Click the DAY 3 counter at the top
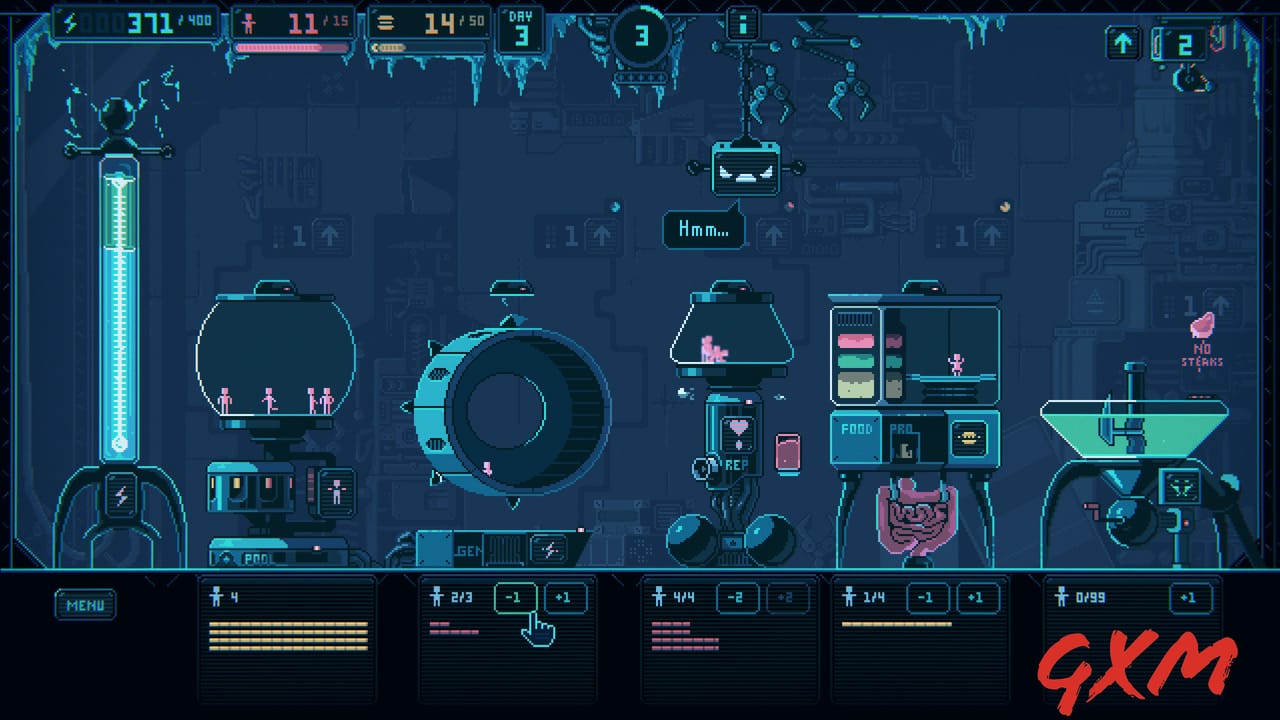Viewport: 1280px width, 720px height. [x=520, y=27]
